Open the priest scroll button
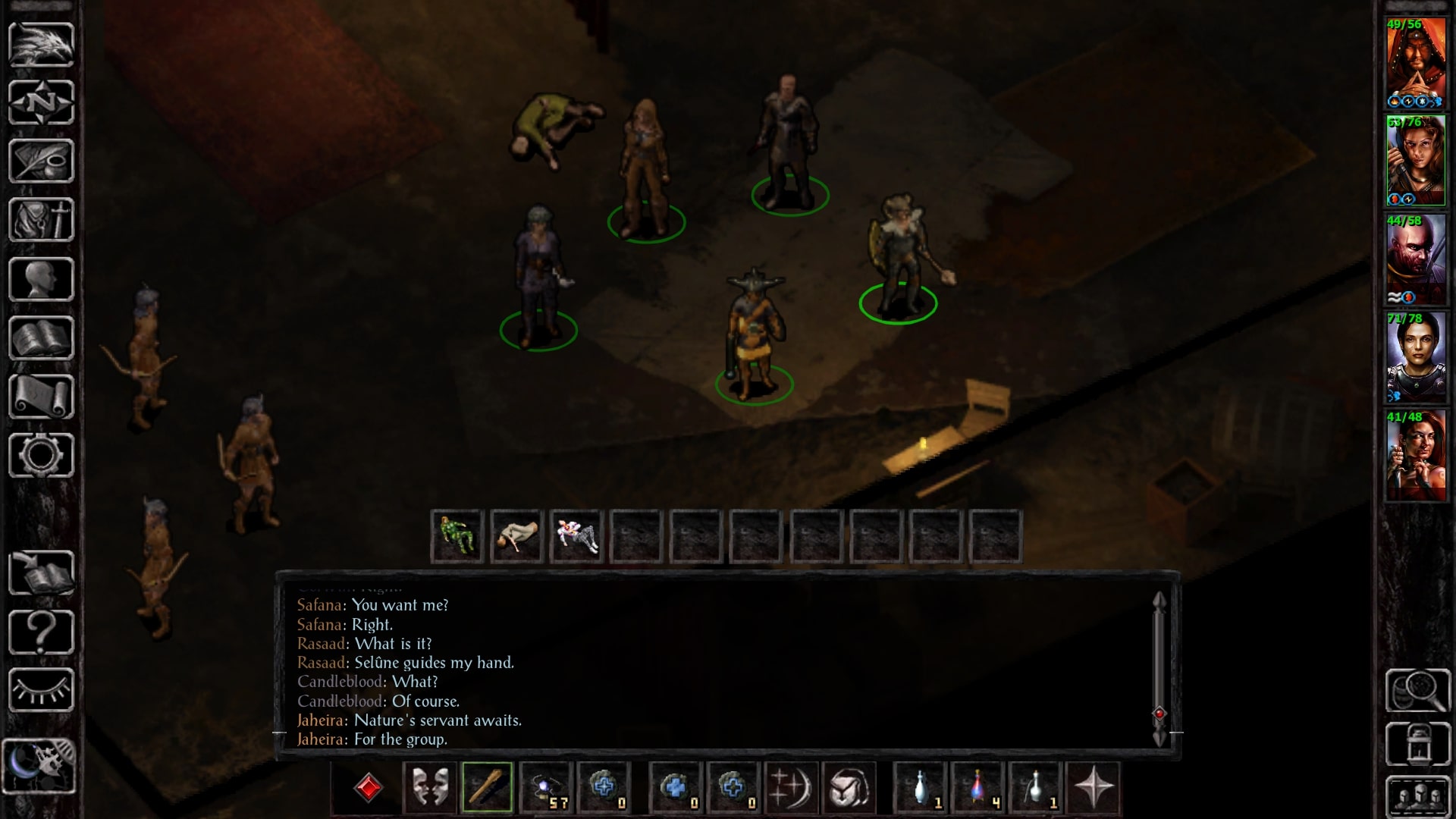Viewport: 1456px width, 819px height. [x=41, y=397]
